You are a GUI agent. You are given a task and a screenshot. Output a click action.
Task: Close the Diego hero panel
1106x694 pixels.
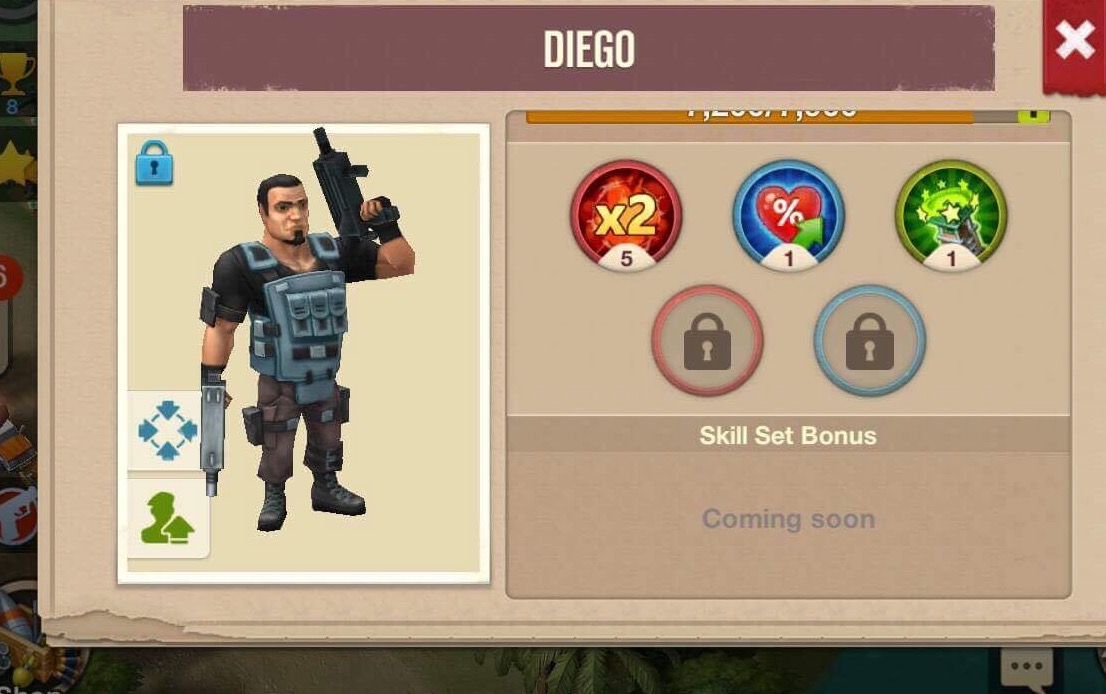(1073, 41)
